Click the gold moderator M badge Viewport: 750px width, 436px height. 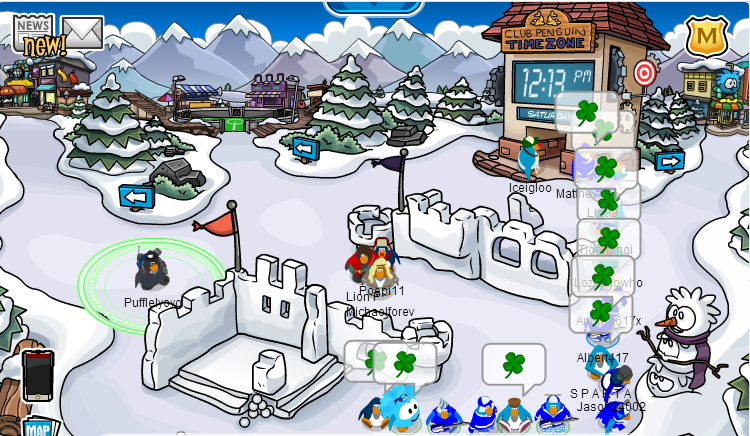(706, 38)
